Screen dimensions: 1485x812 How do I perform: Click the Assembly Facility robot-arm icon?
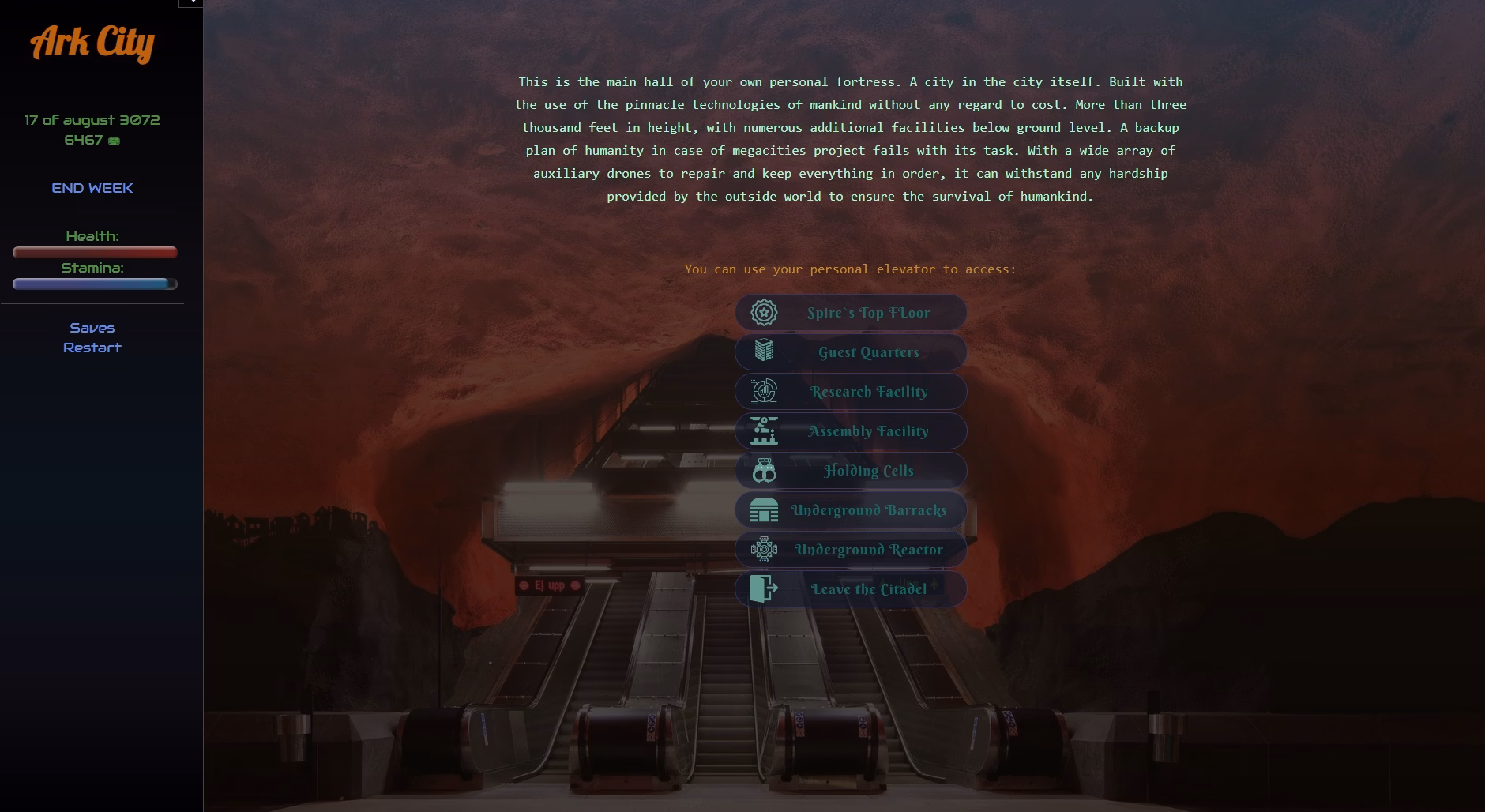pyautogui.click(x=763, y=430)
